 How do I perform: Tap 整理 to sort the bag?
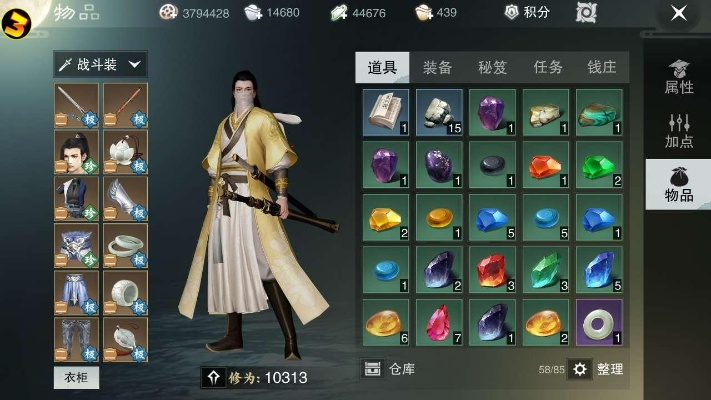point(597,369)
